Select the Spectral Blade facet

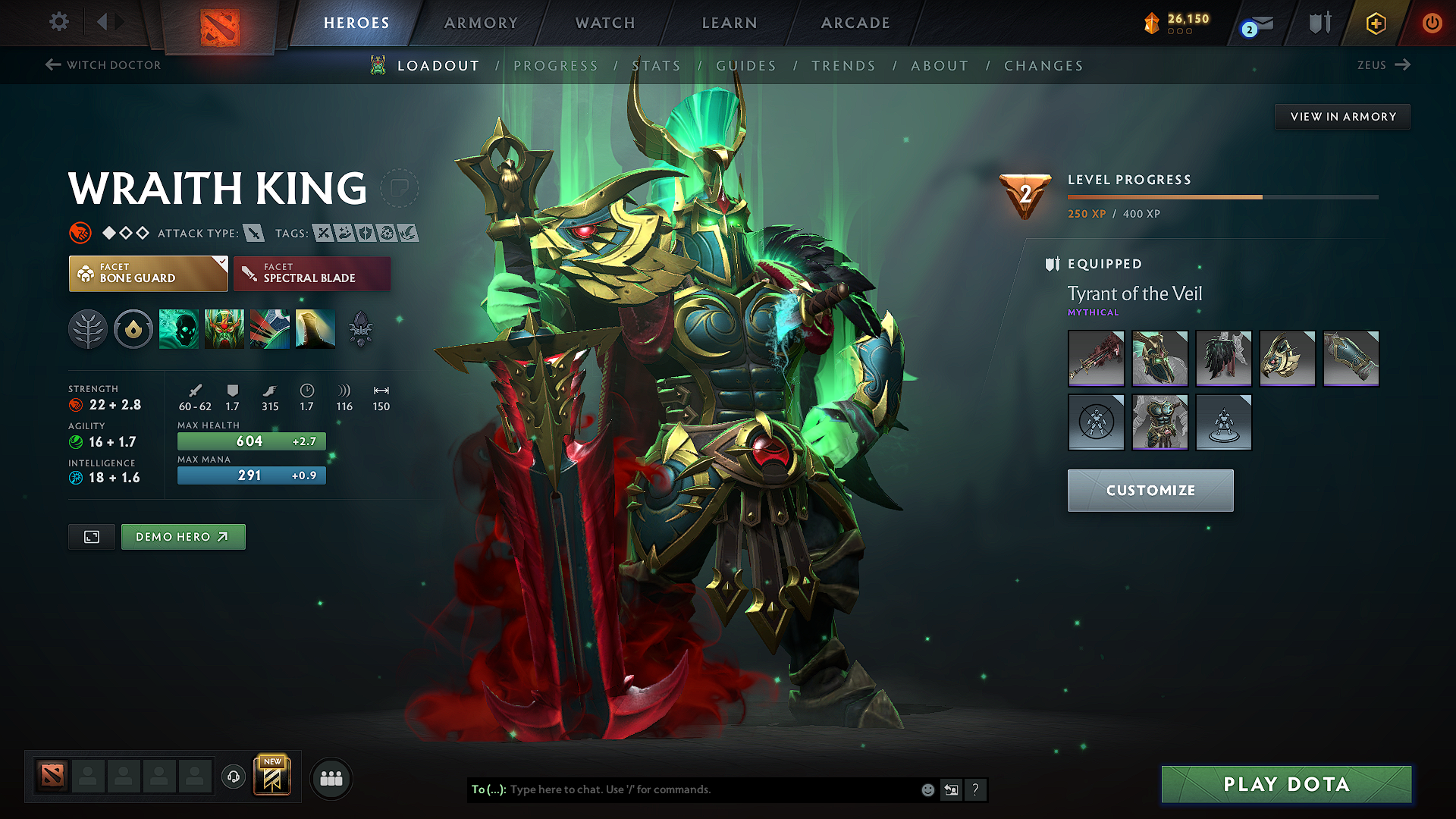(x=312, y=273)
